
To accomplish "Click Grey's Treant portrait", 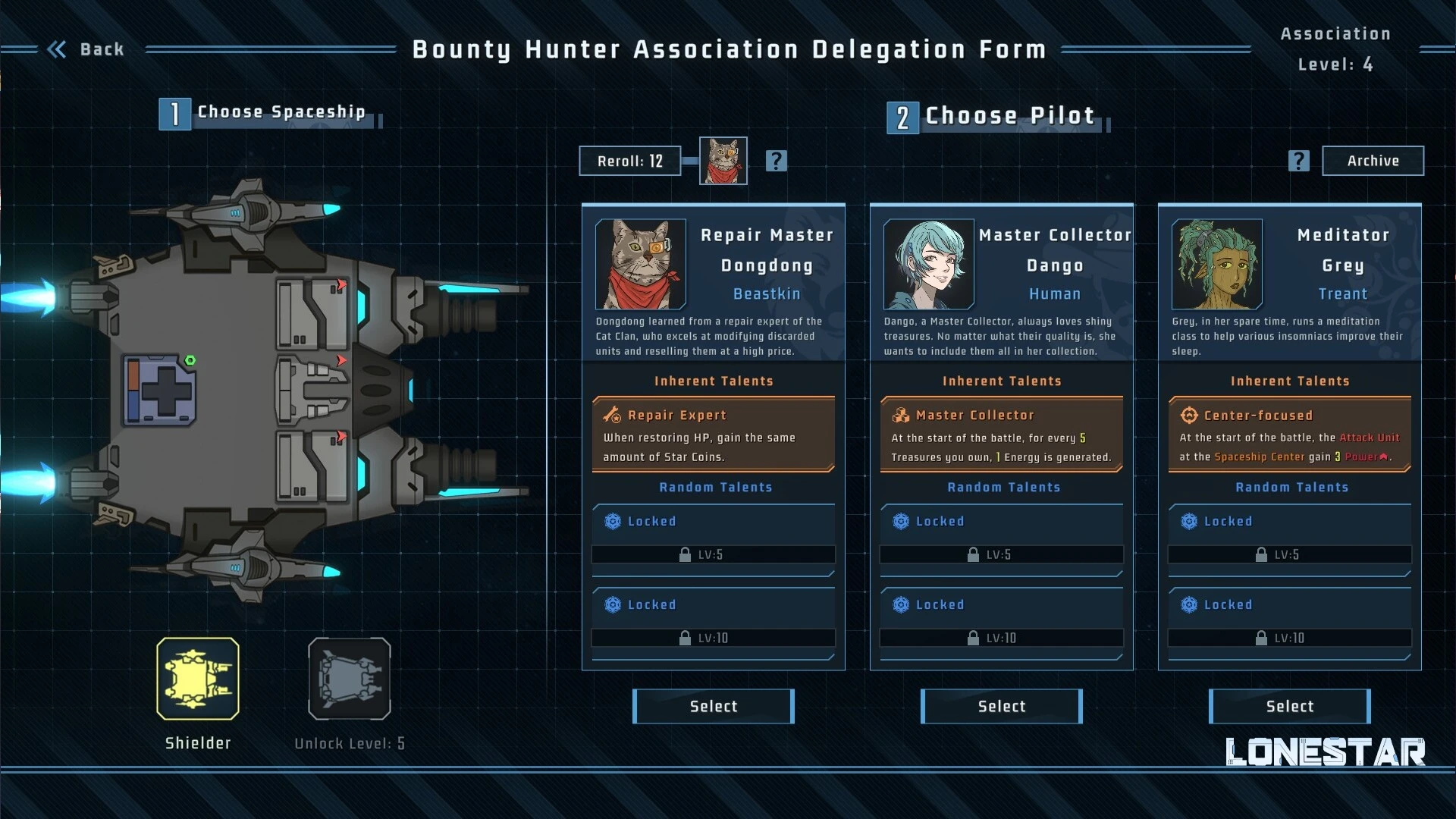I will click(x=1217, y=264).
